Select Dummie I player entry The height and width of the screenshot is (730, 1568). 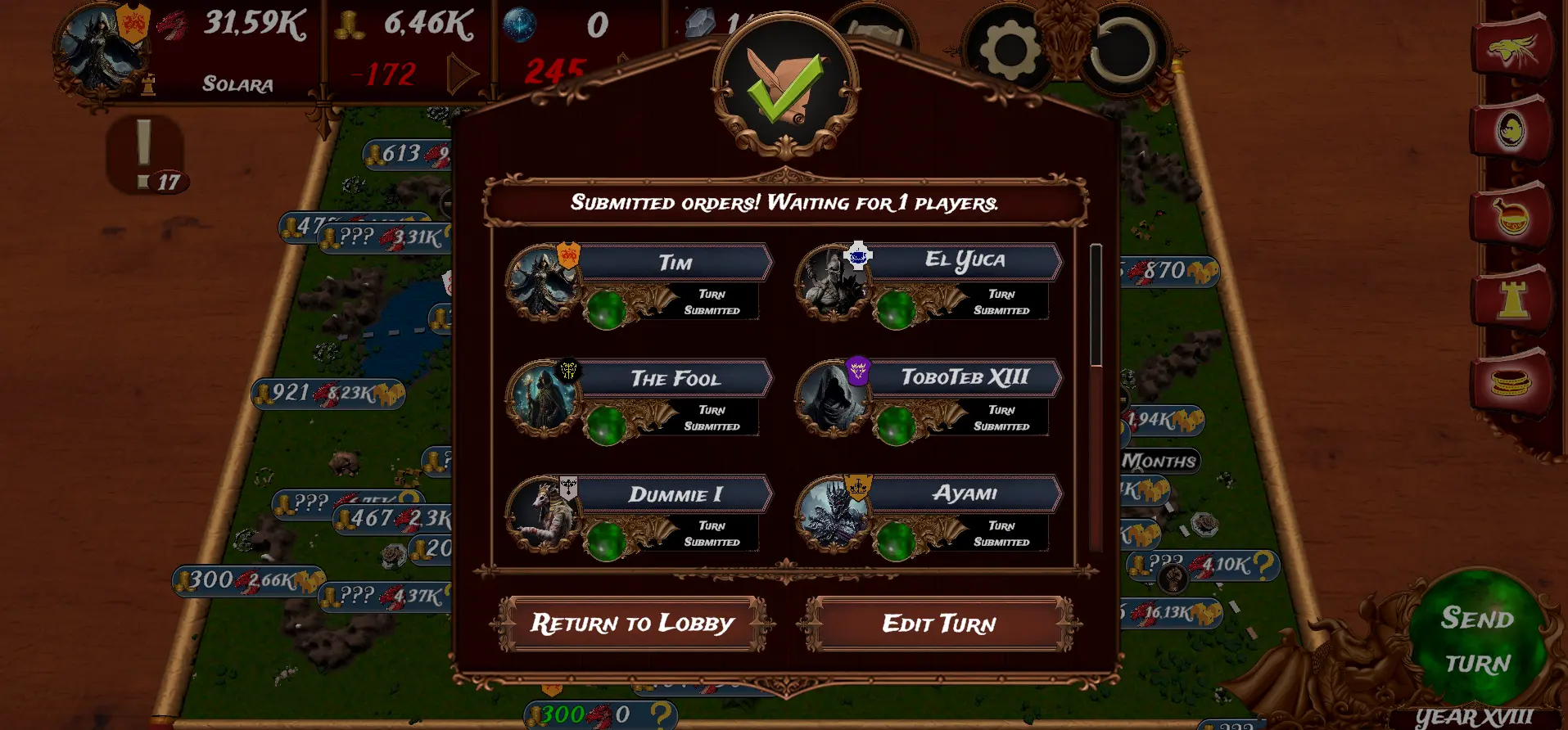676,494
